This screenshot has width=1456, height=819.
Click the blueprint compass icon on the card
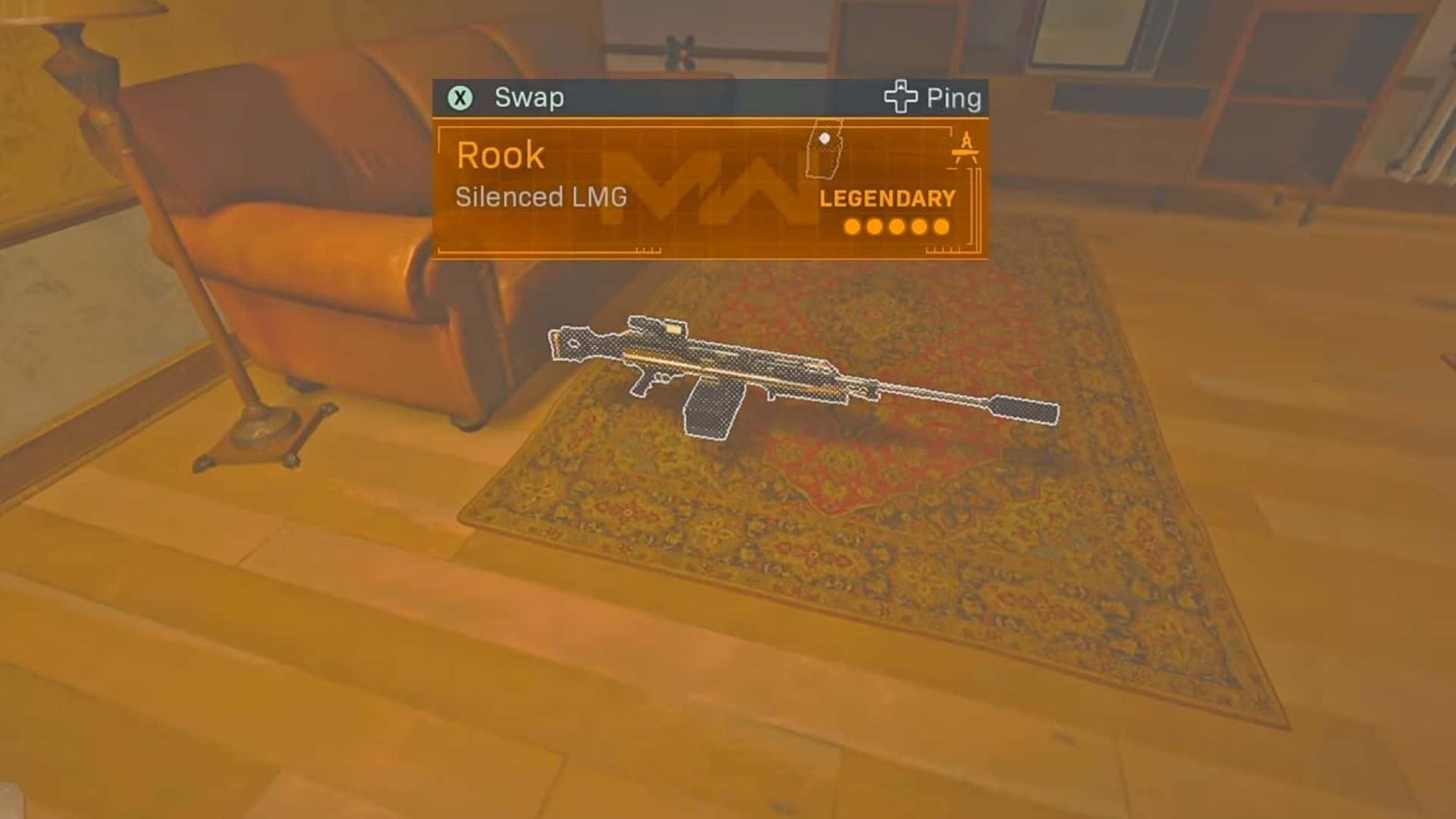(x=965, y=148)
